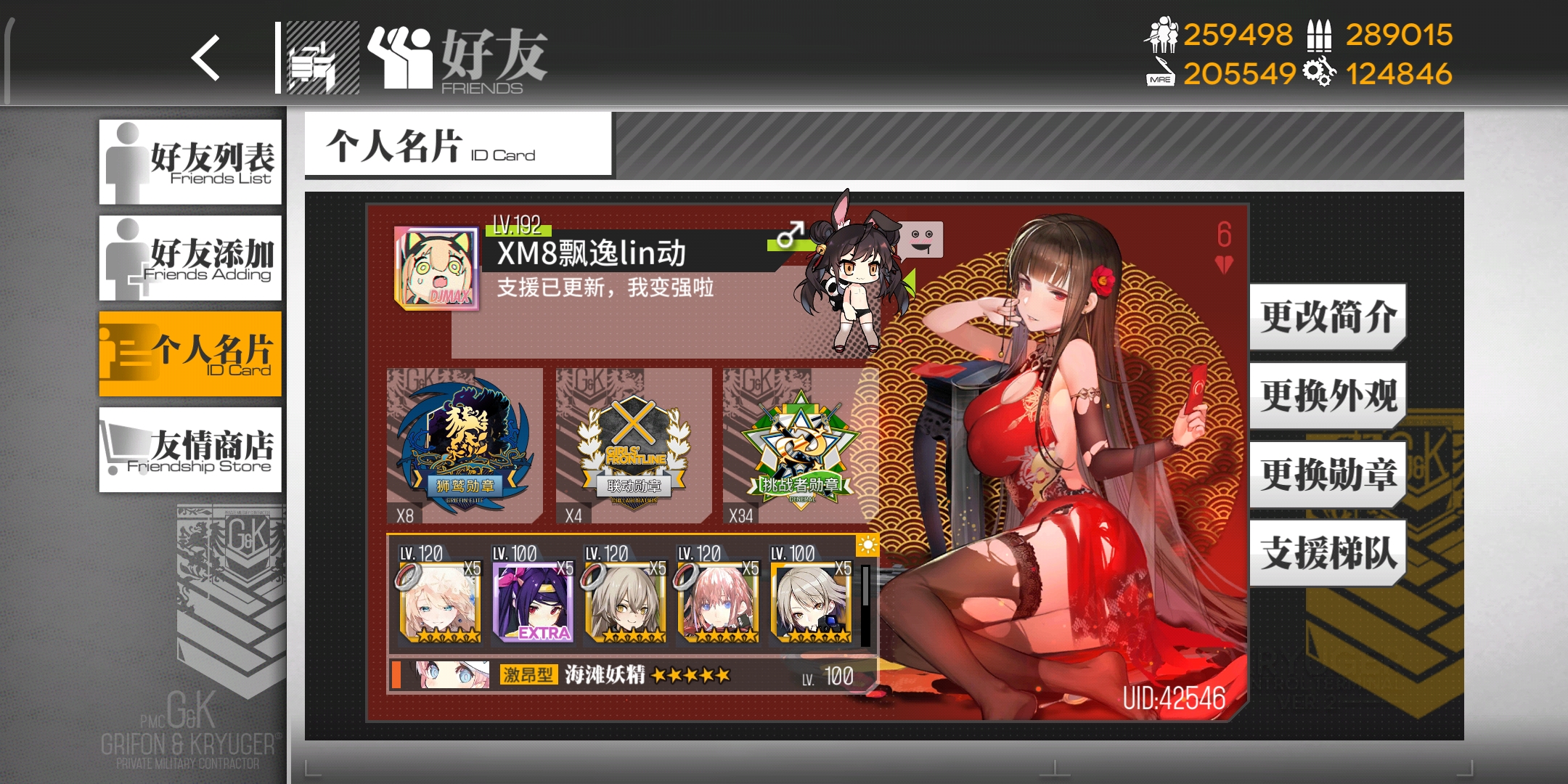Switch to the 好友列表 Friends List tab
This screenshot has width=1568, height=784.
[190, 162]
